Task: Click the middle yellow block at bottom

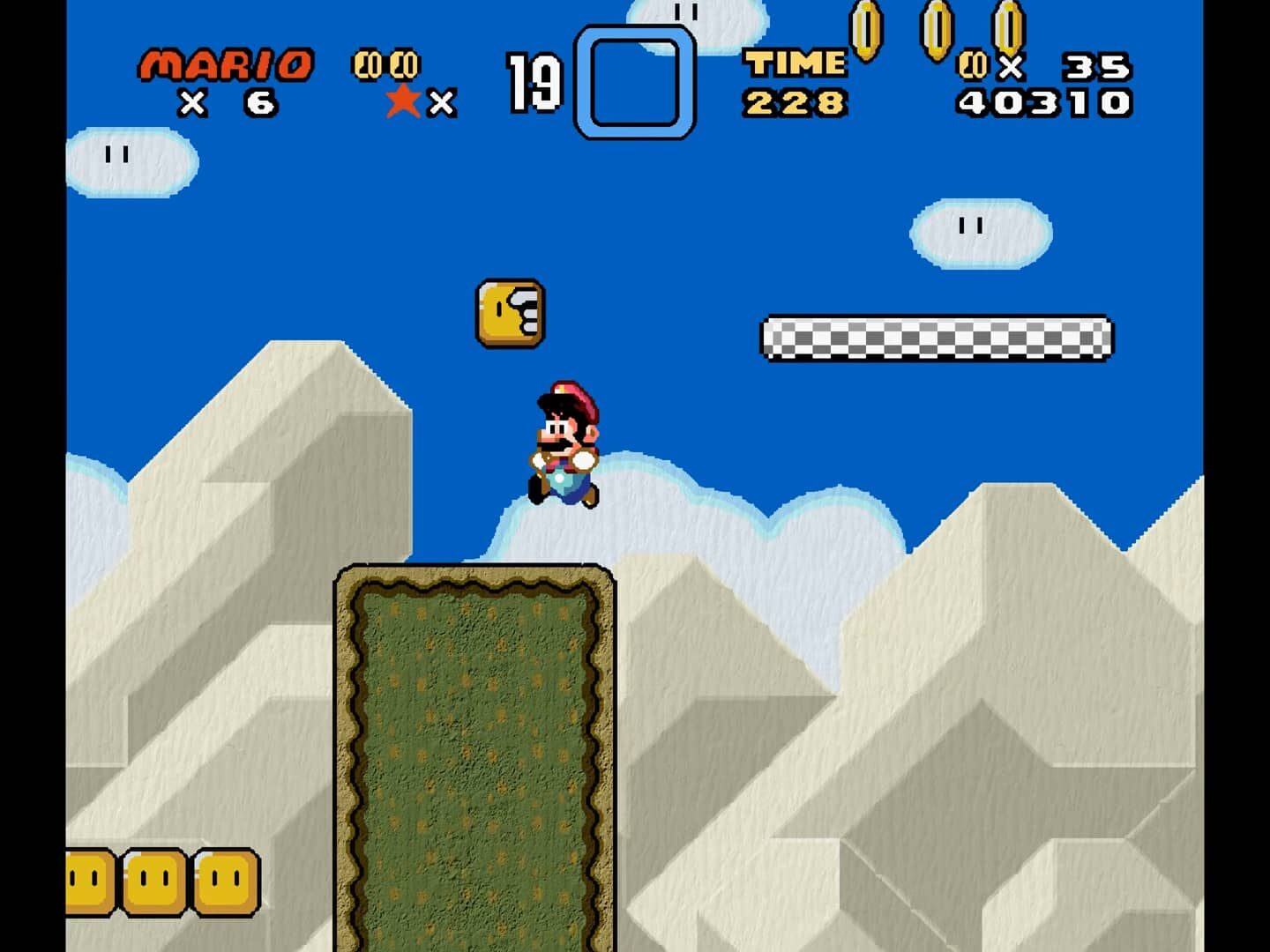Action: coord(155,881)
